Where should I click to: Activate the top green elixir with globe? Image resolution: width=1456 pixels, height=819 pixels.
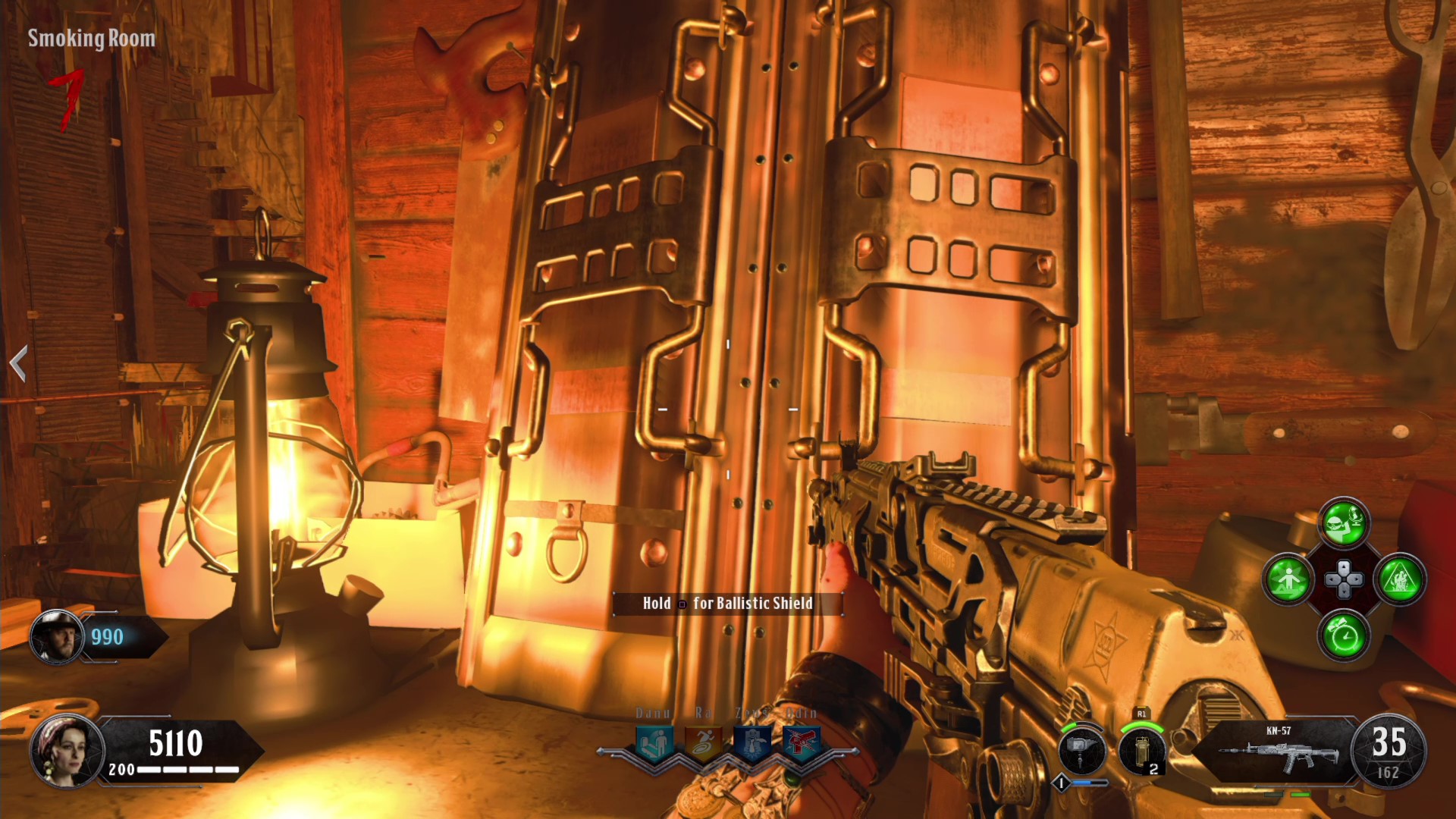(x=1344, y=522)
